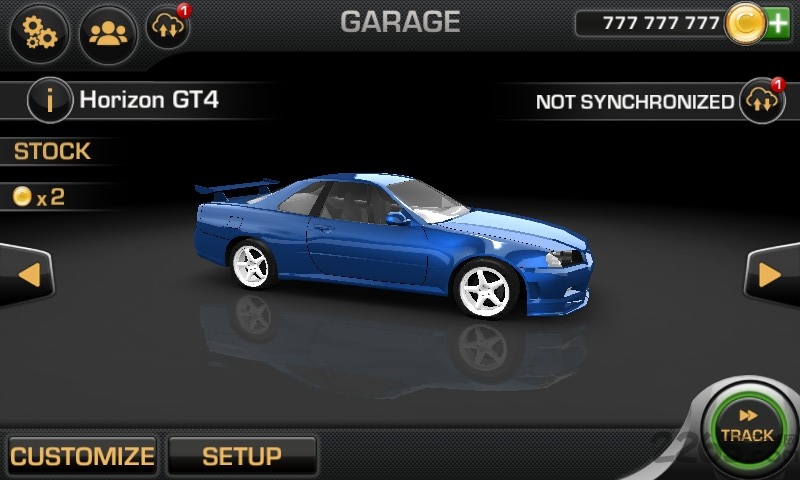This screenshot has height=480, width=800.
Task: Open the Customize menu
Action: coord(82,456)
